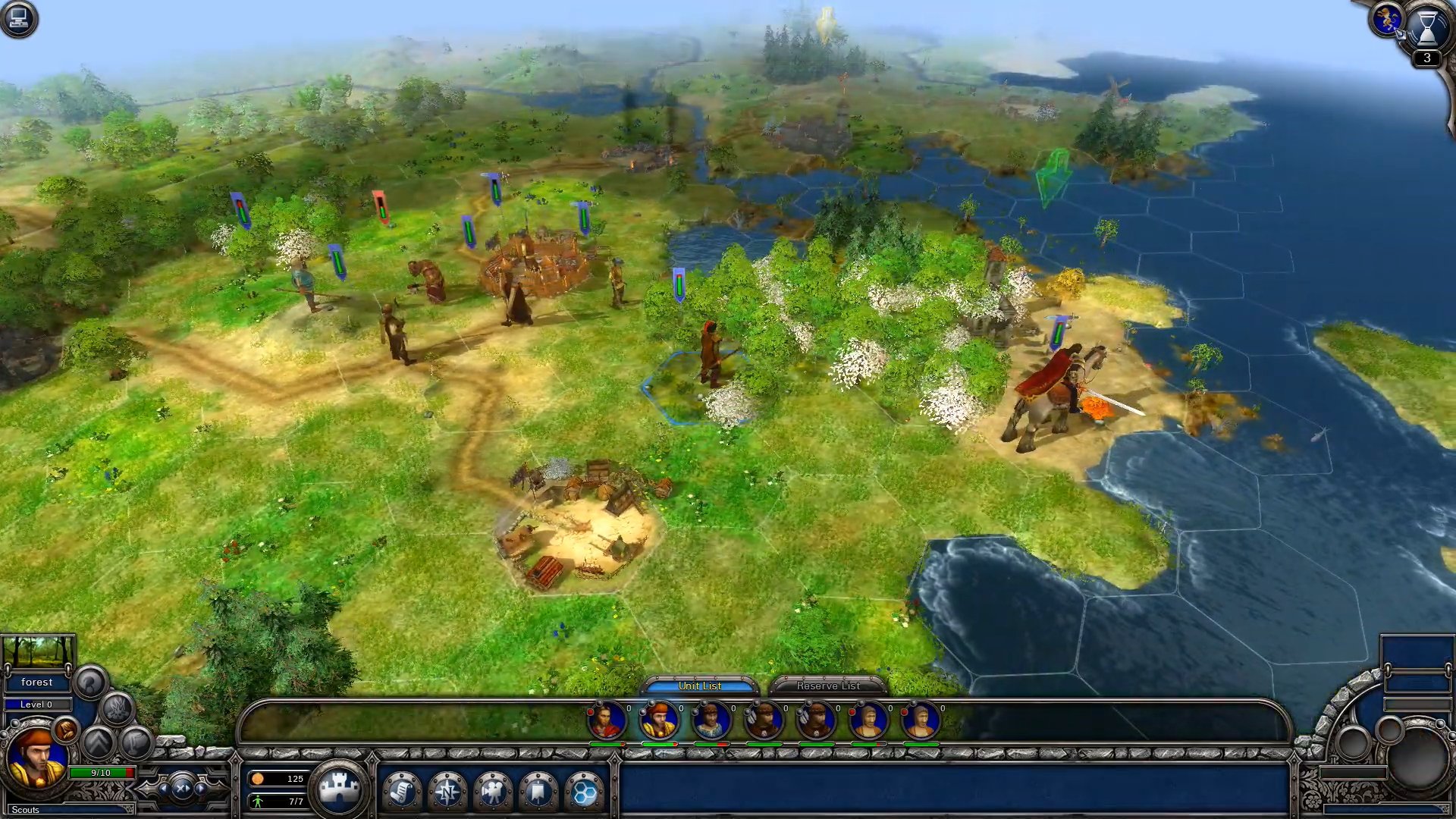Select the orange-hat Scouts portrait in unit list
1456x819 pixels.
click(658, 720)
